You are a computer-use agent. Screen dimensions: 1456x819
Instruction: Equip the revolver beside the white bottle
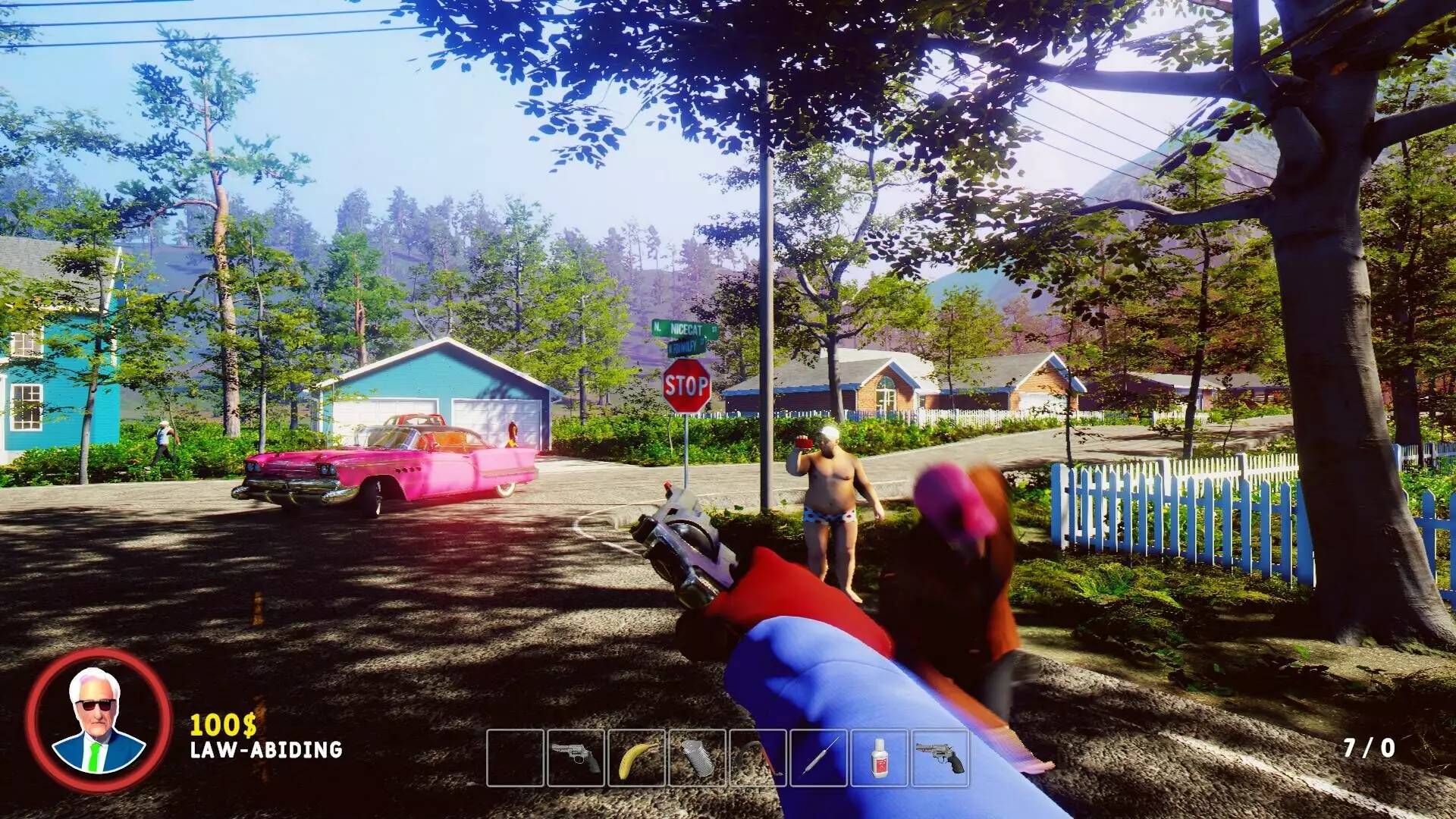[940, 758]
